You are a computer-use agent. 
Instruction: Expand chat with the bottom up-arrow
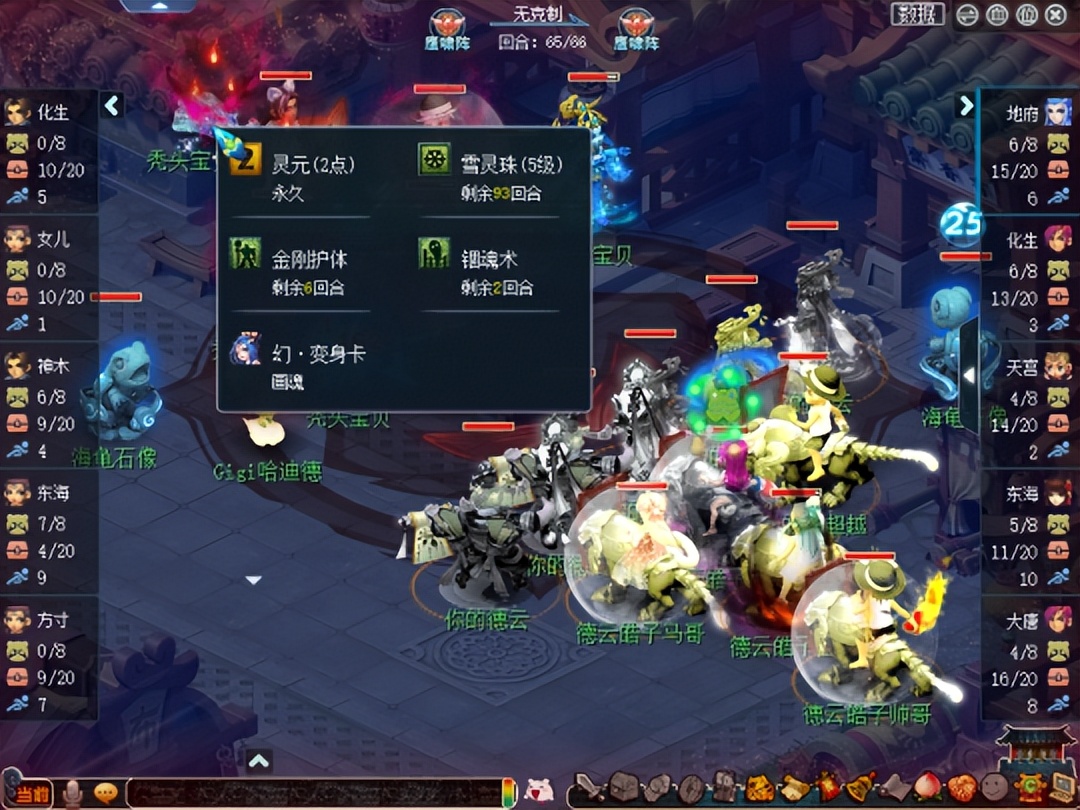click(258, 762)
